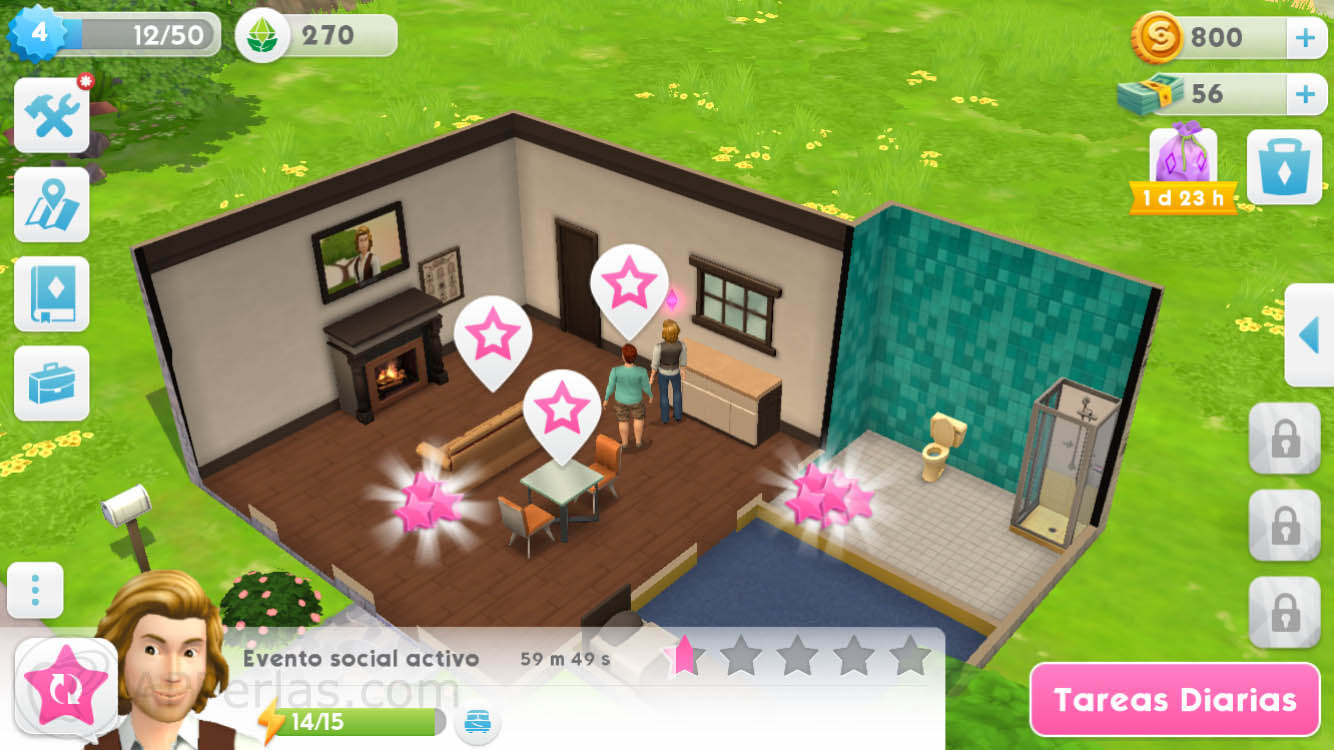
Task: Tap the star bubble above the Sims
Action: tap(629, 284)
